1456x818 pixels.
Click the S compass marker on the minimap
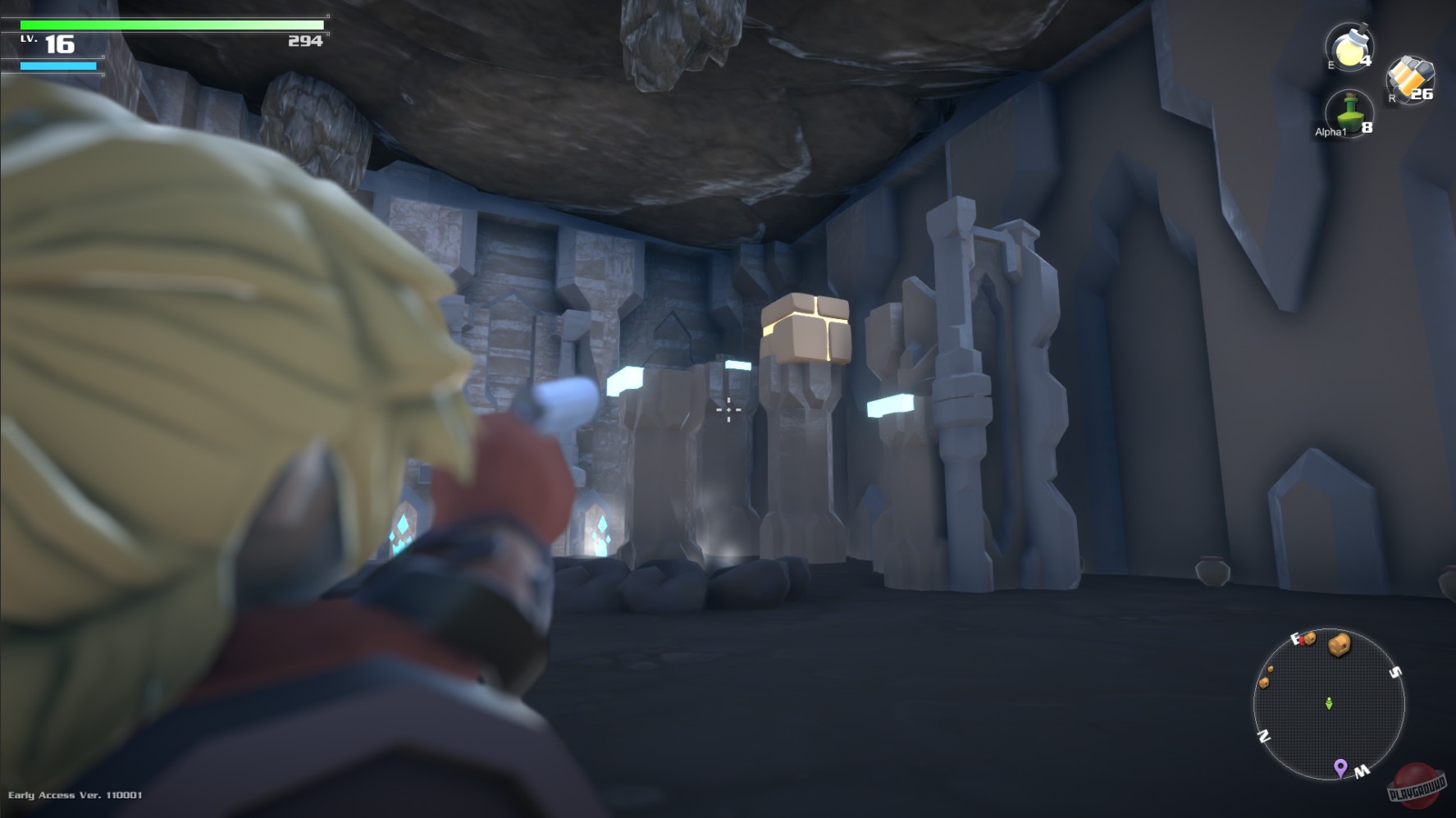(1394, 670)
